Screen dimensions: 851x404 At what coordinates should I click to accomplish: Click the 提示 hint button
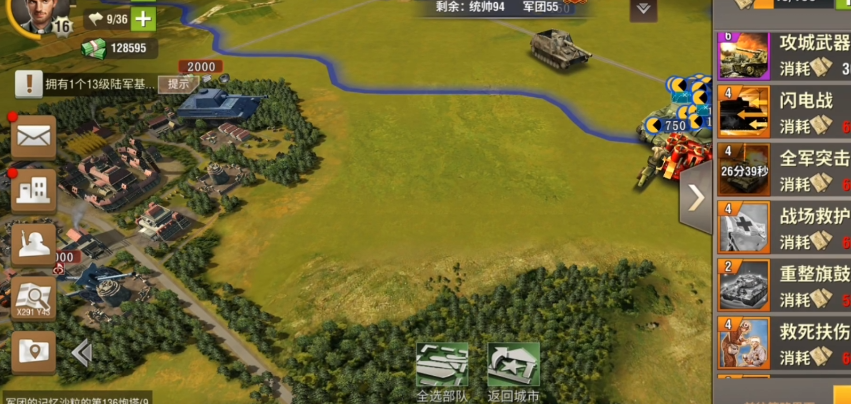(x=178, y=84)
